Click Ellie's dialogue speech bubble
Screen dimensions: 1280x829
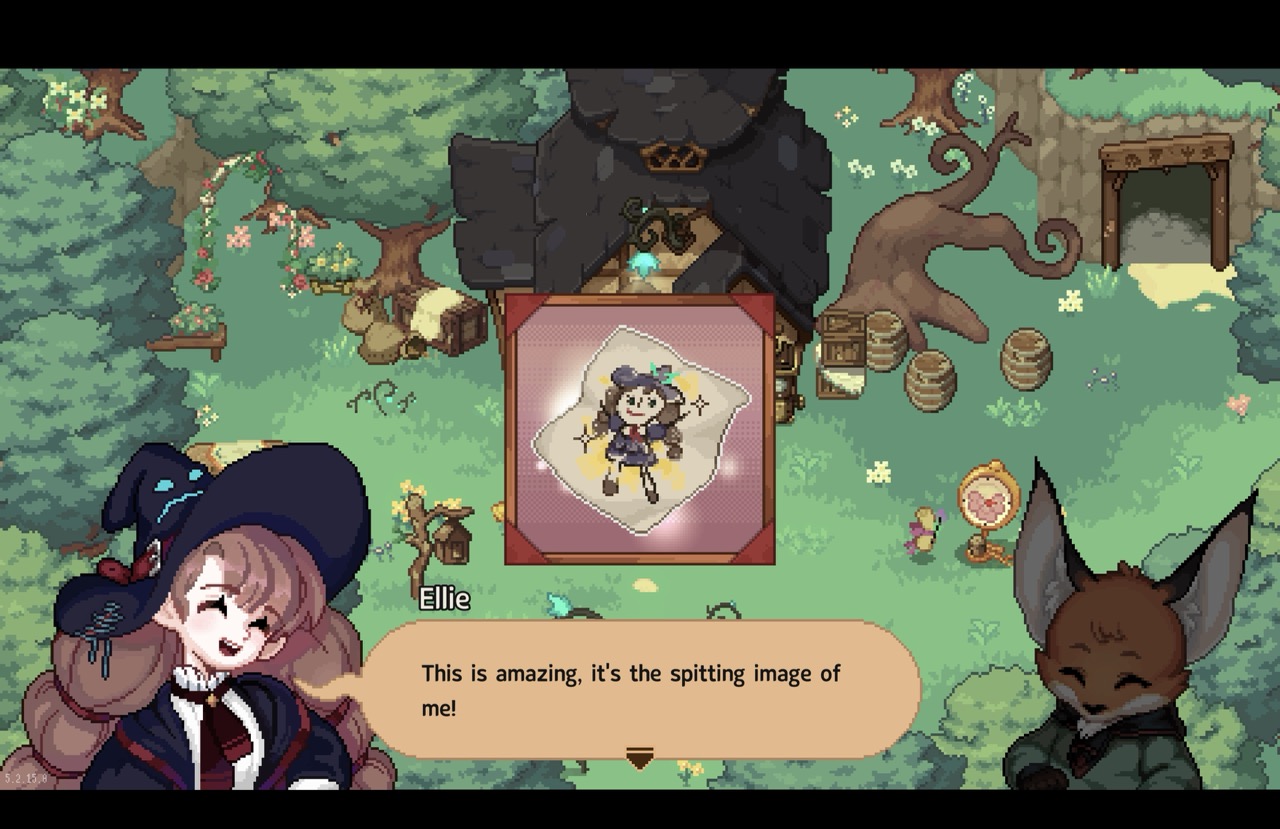tap(640, 689)
